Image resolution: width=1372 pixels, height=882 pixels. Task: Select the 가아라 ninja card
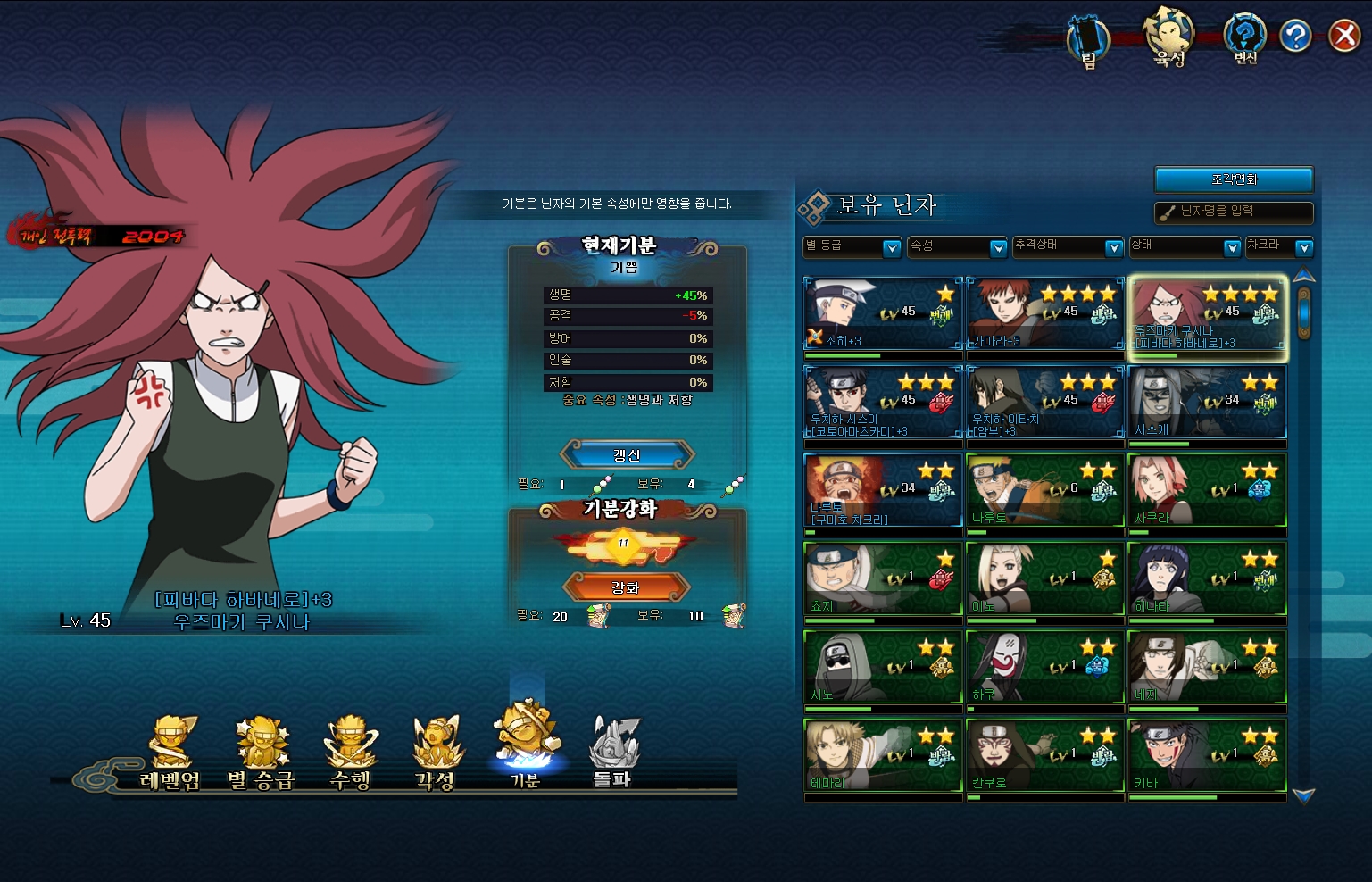(1044, 313)
